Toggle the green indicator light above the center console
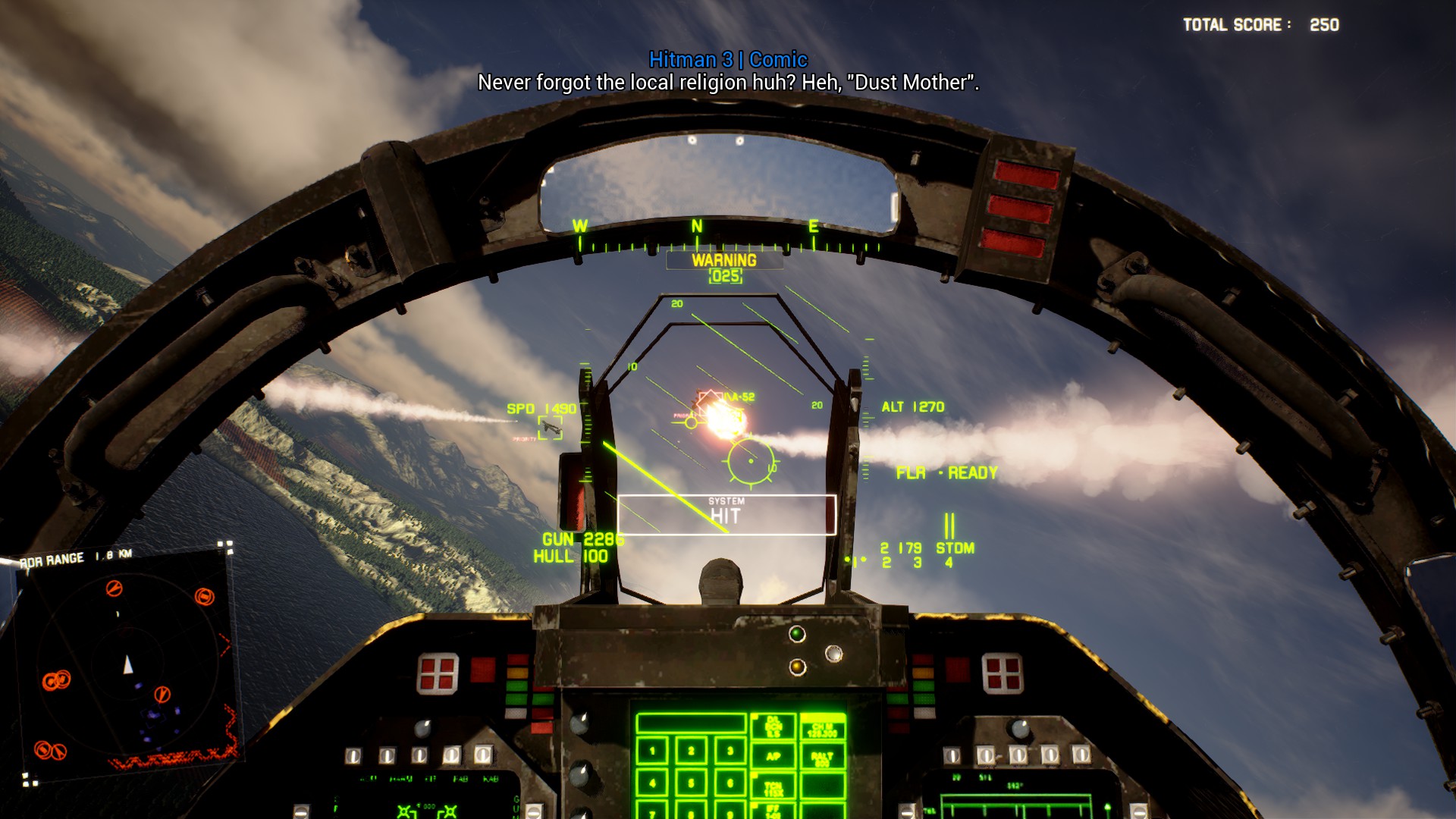Image resolution: width=1456 pixels, height=819 pixels. coord(796,634)
